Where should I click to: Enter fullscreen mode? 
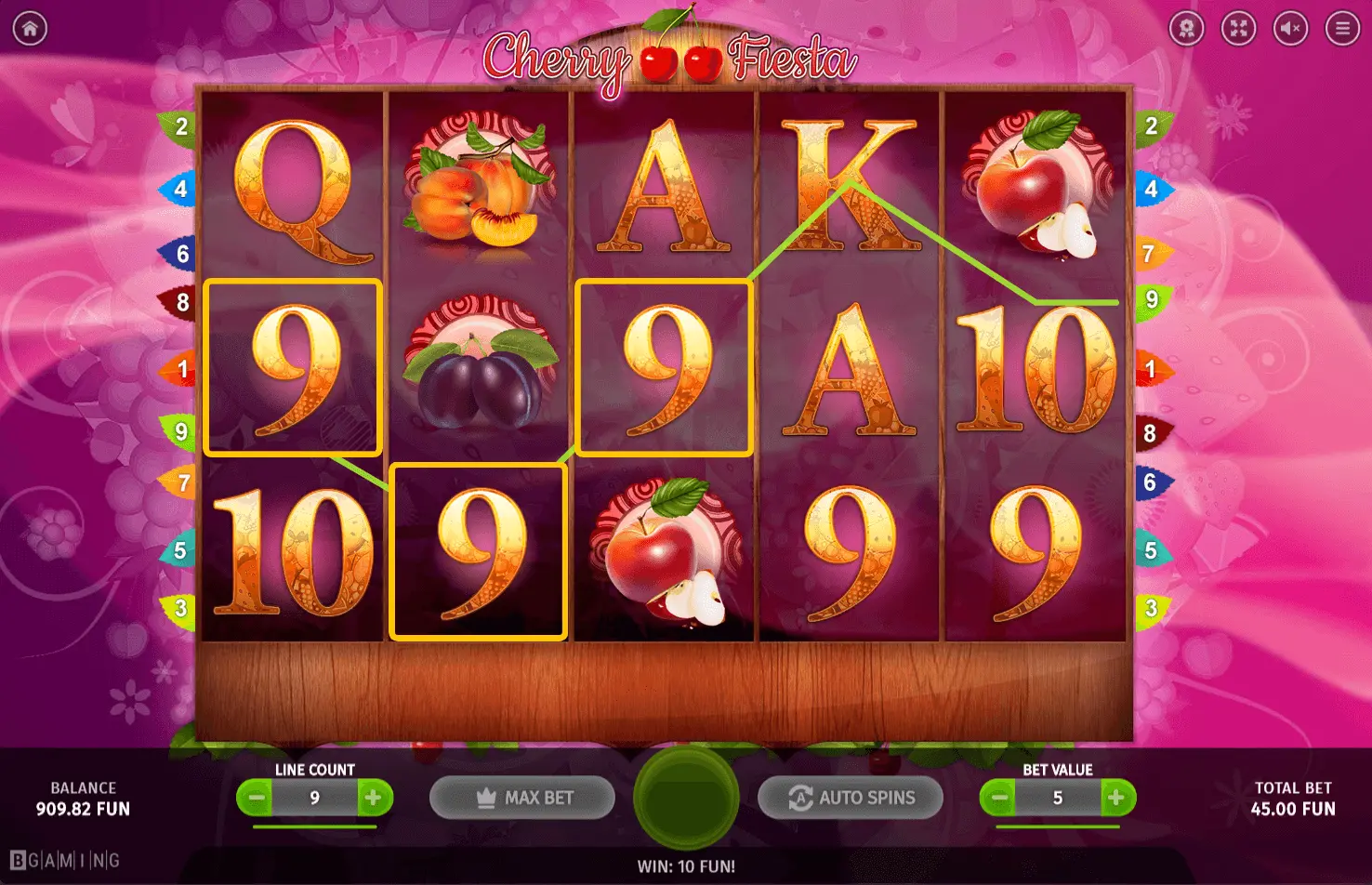coord(1238,29)
